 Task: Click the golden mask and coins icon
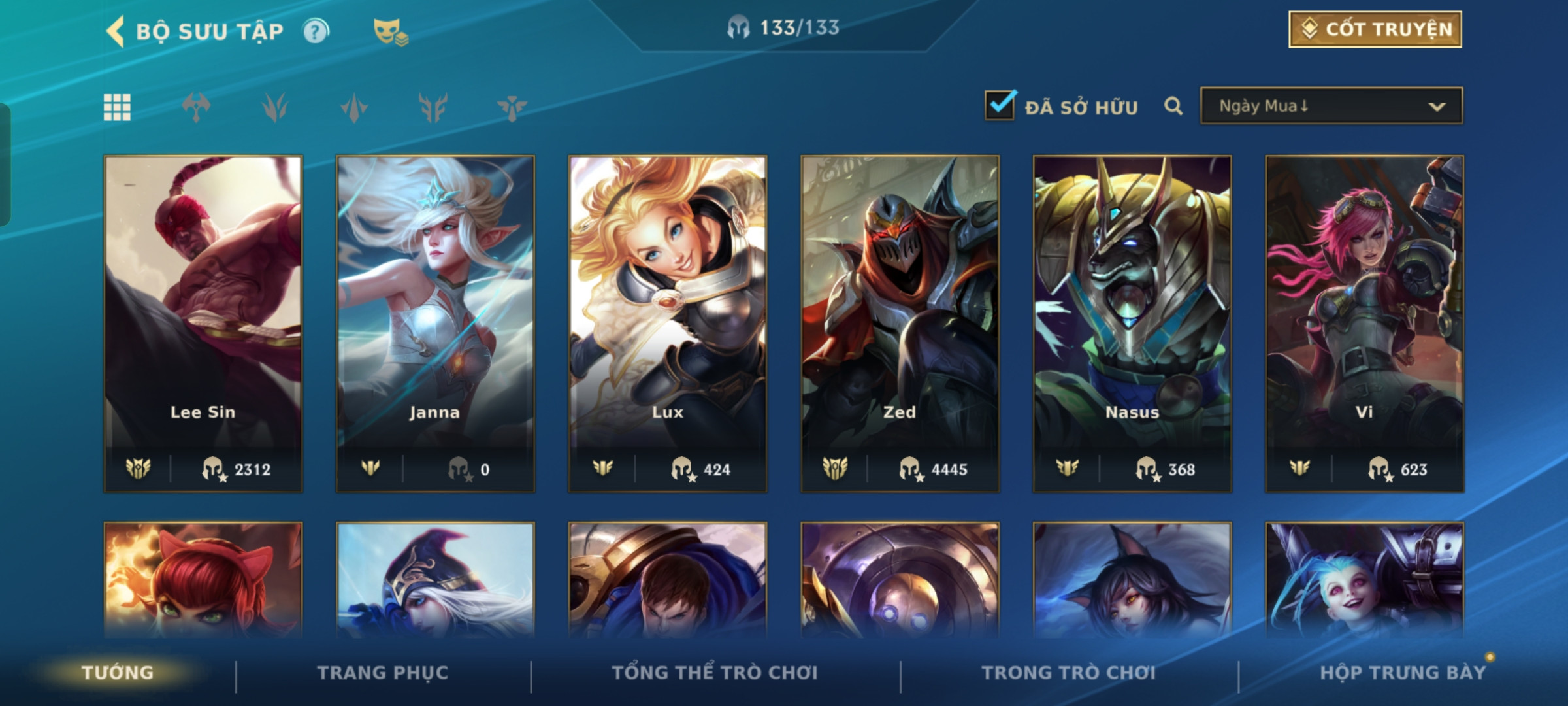tap(390, 31)
